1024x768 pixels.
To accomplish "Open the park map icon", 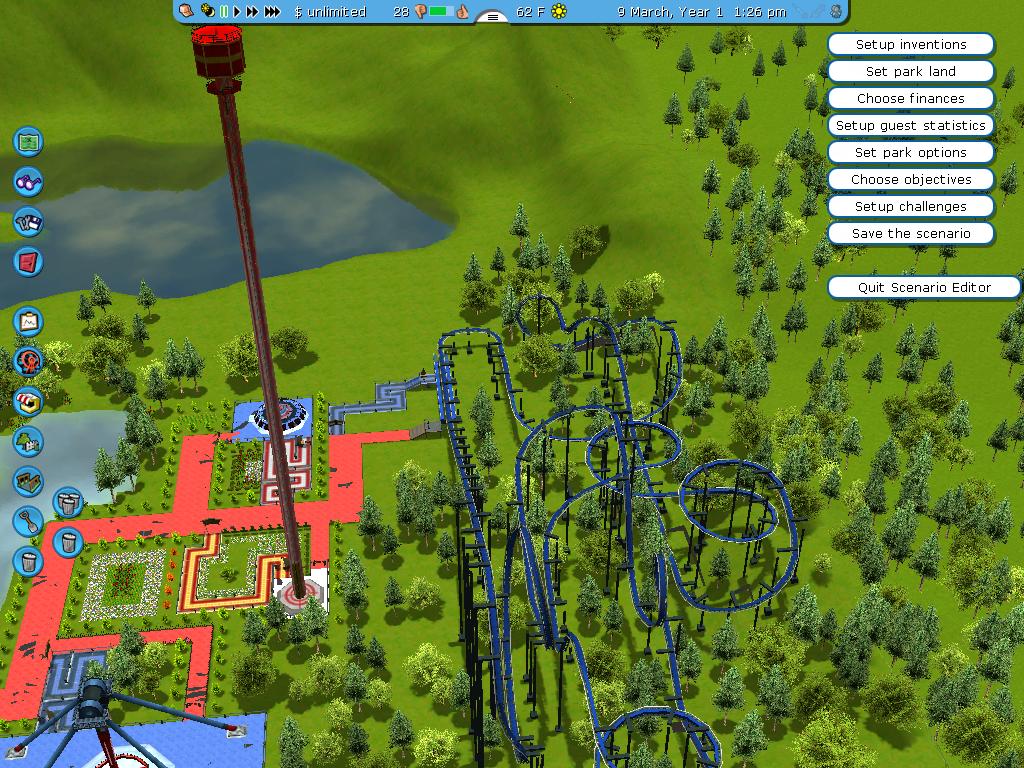I will pyautogui.click(x=28, y=141).
